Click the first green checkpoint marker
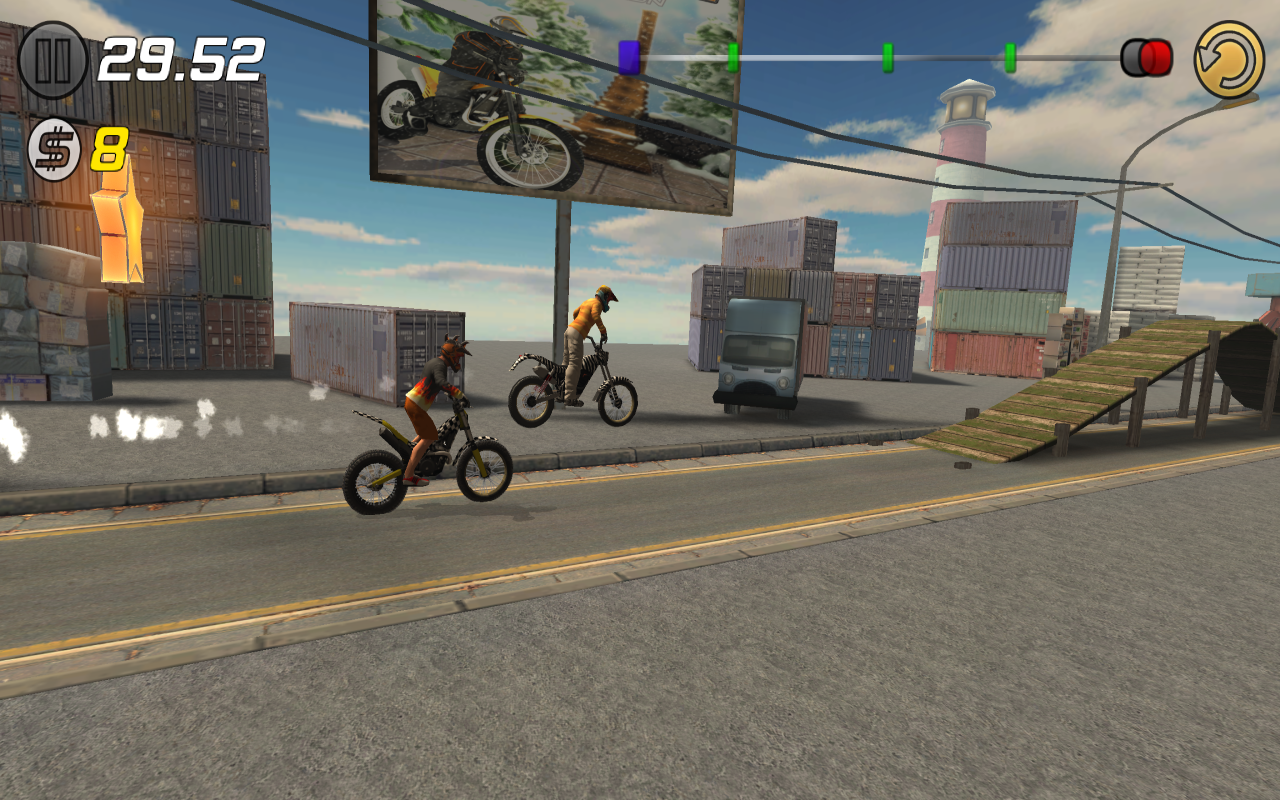This screenshot has height=800, width=1280. tap(735, 57)
